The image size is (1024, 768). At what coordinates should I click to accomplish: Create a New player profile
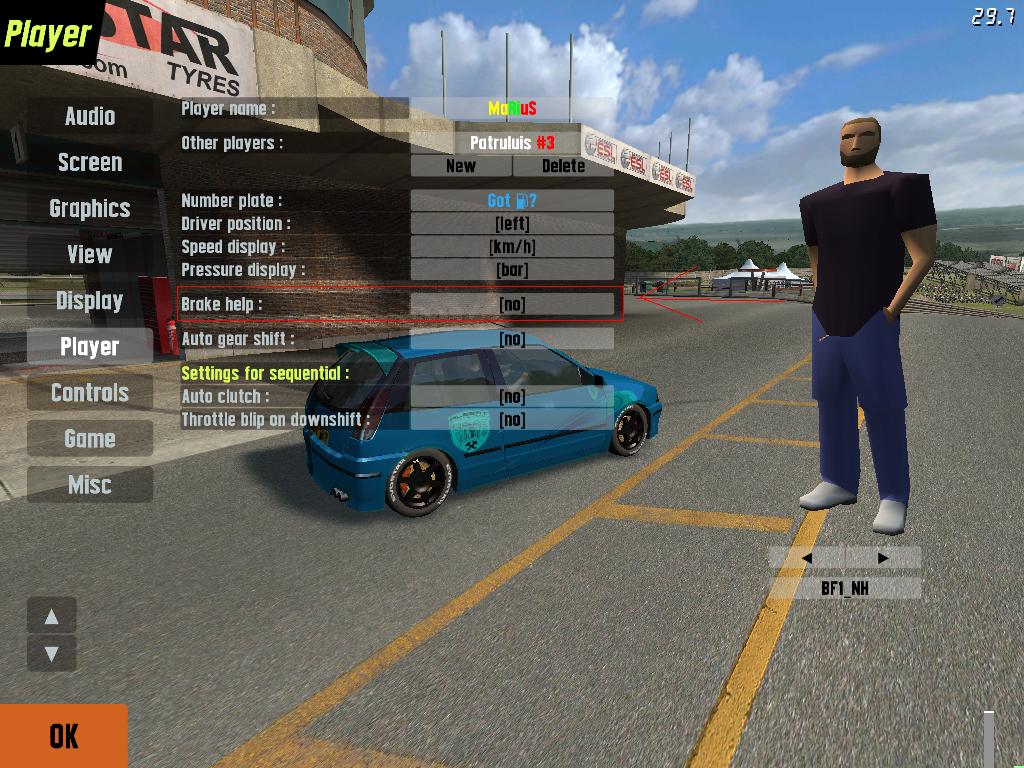[461, 166]
